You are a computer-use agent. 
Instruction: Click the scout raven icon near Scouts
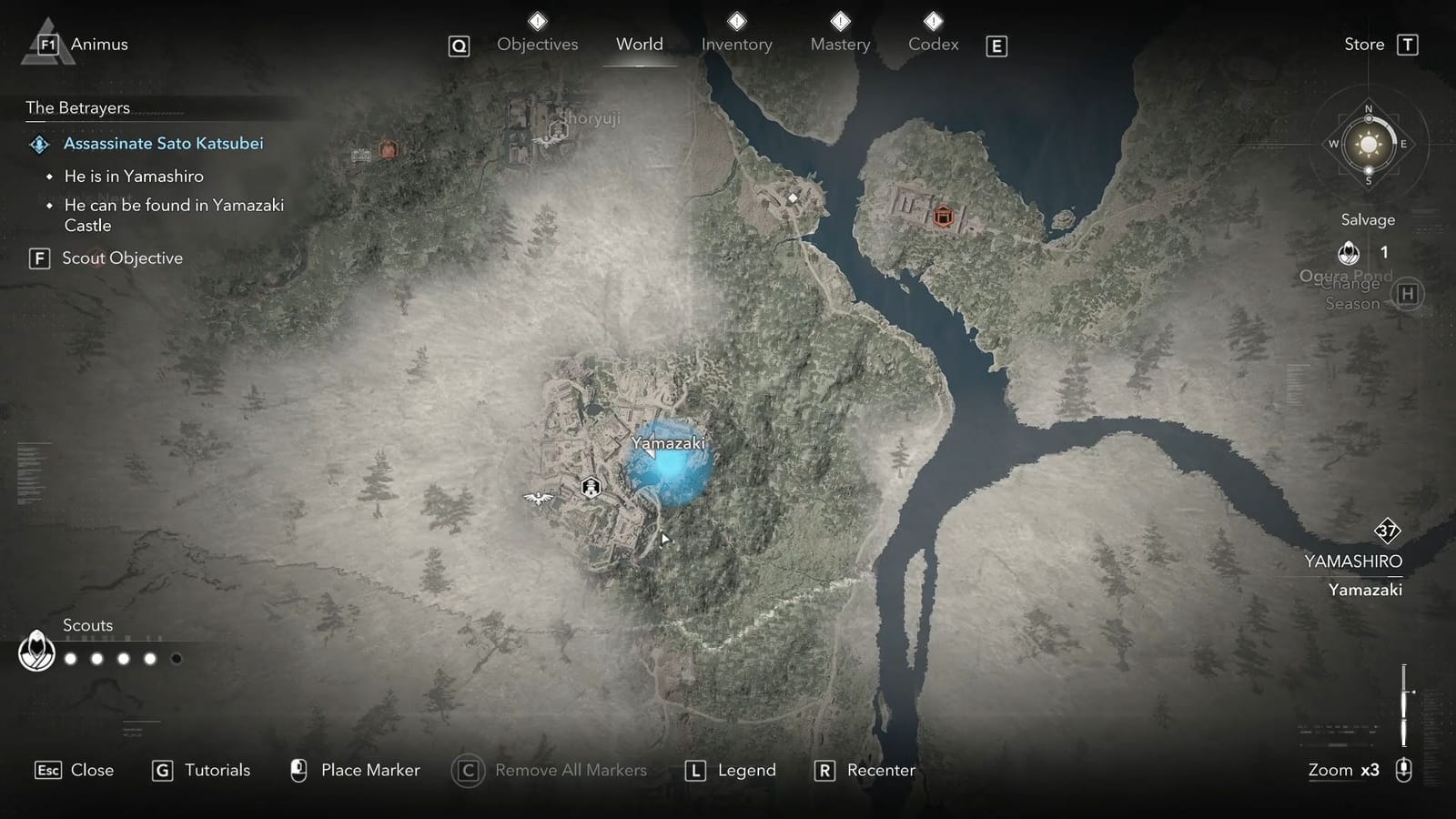click(35, 652)
